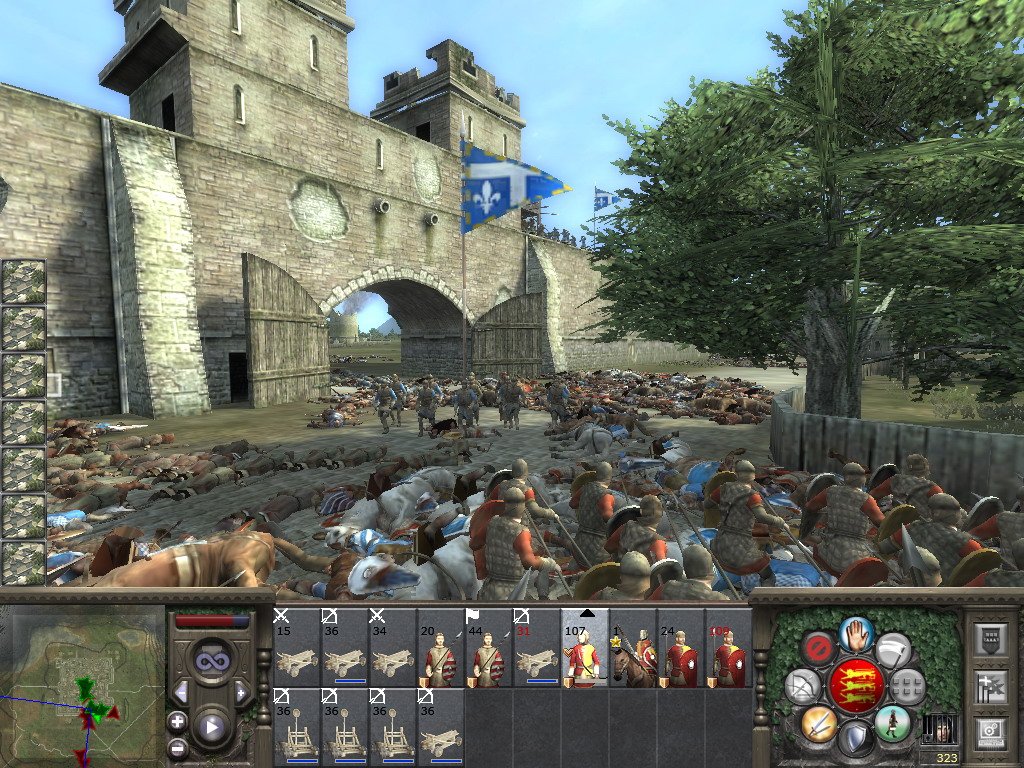Screen dimensions: 1024x768
Task: Zoom in the minimap with plus button
Action: (x=177, y=721)
